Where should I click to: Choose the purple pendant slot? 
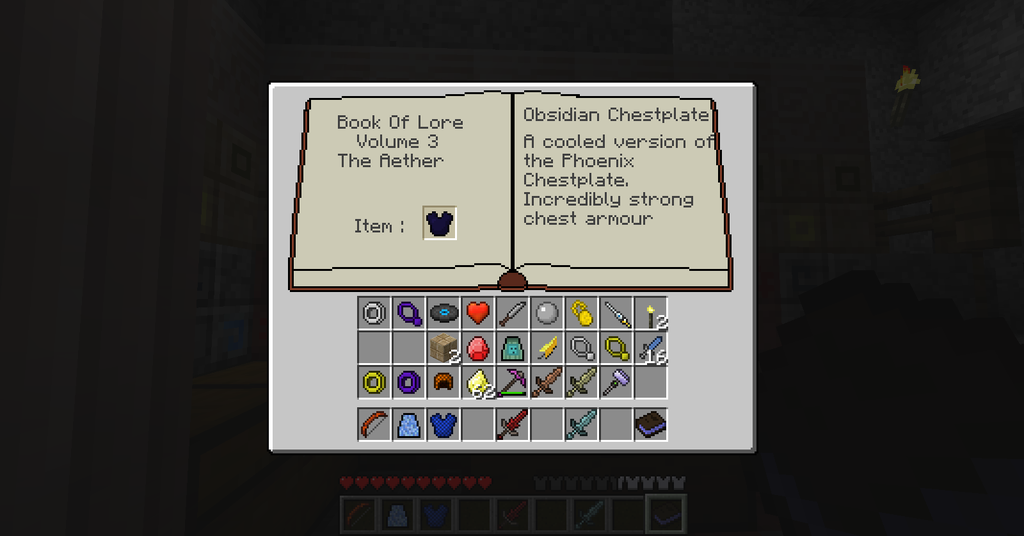click(x=409, y=314)
